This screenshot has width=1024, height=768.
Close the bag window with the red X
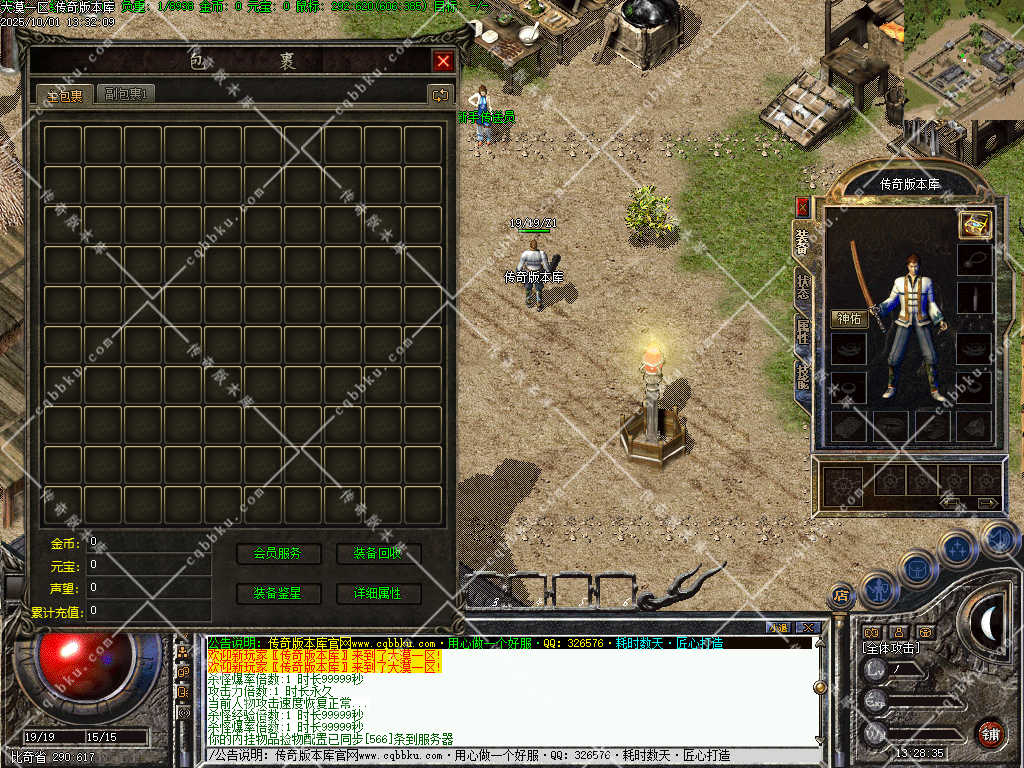point(443,62)
